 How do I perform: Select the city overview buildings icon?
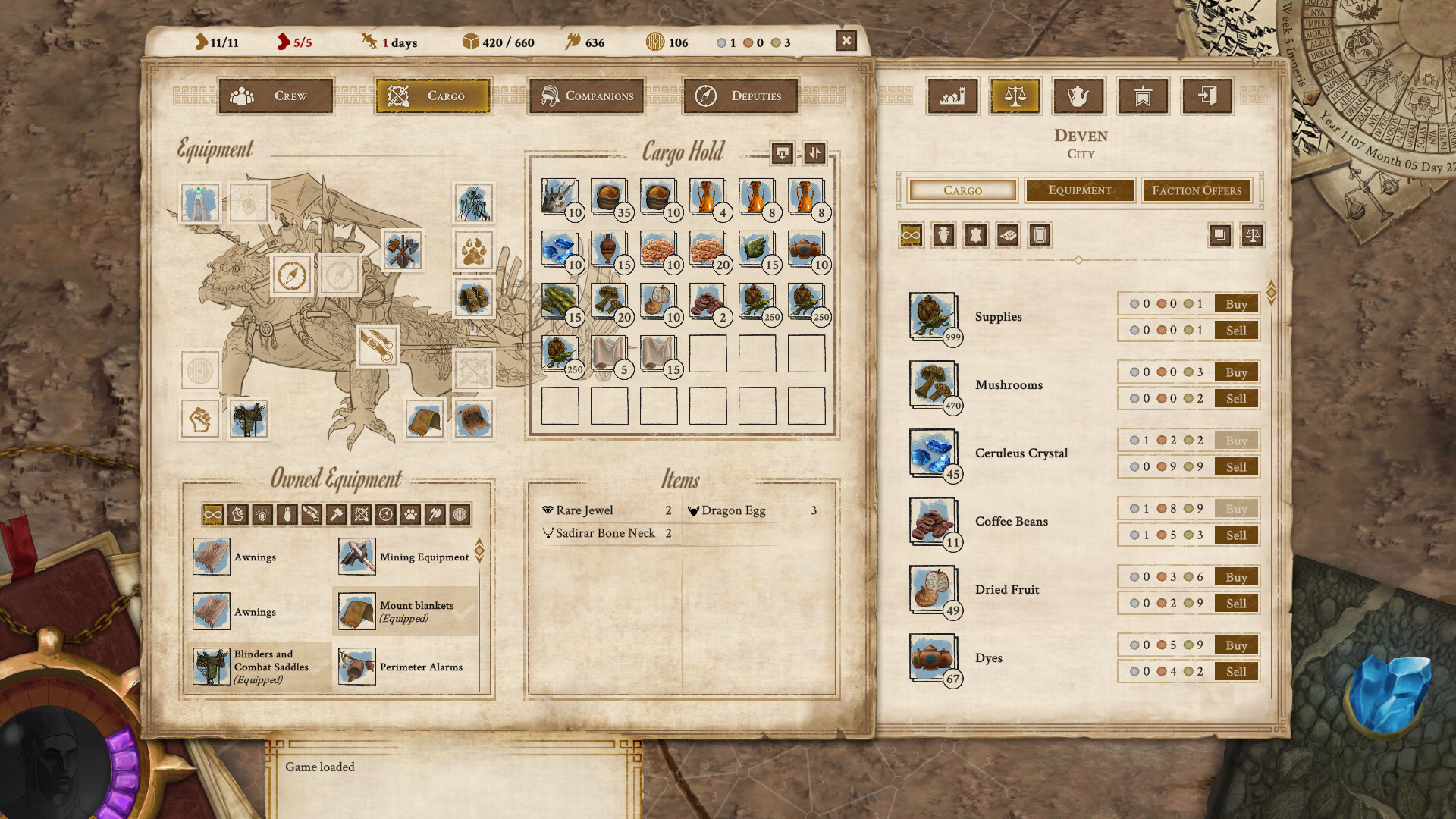tap(952, 96)
